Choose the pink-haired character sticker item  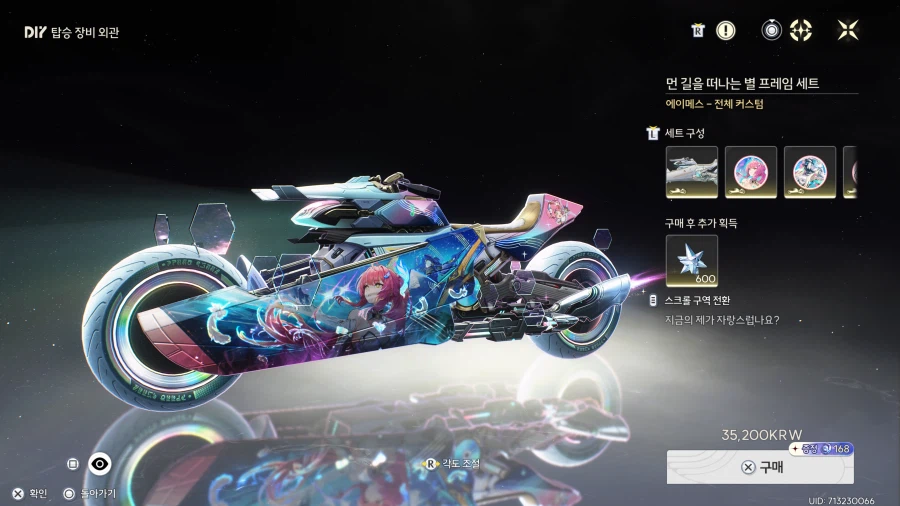click(750, 172)
